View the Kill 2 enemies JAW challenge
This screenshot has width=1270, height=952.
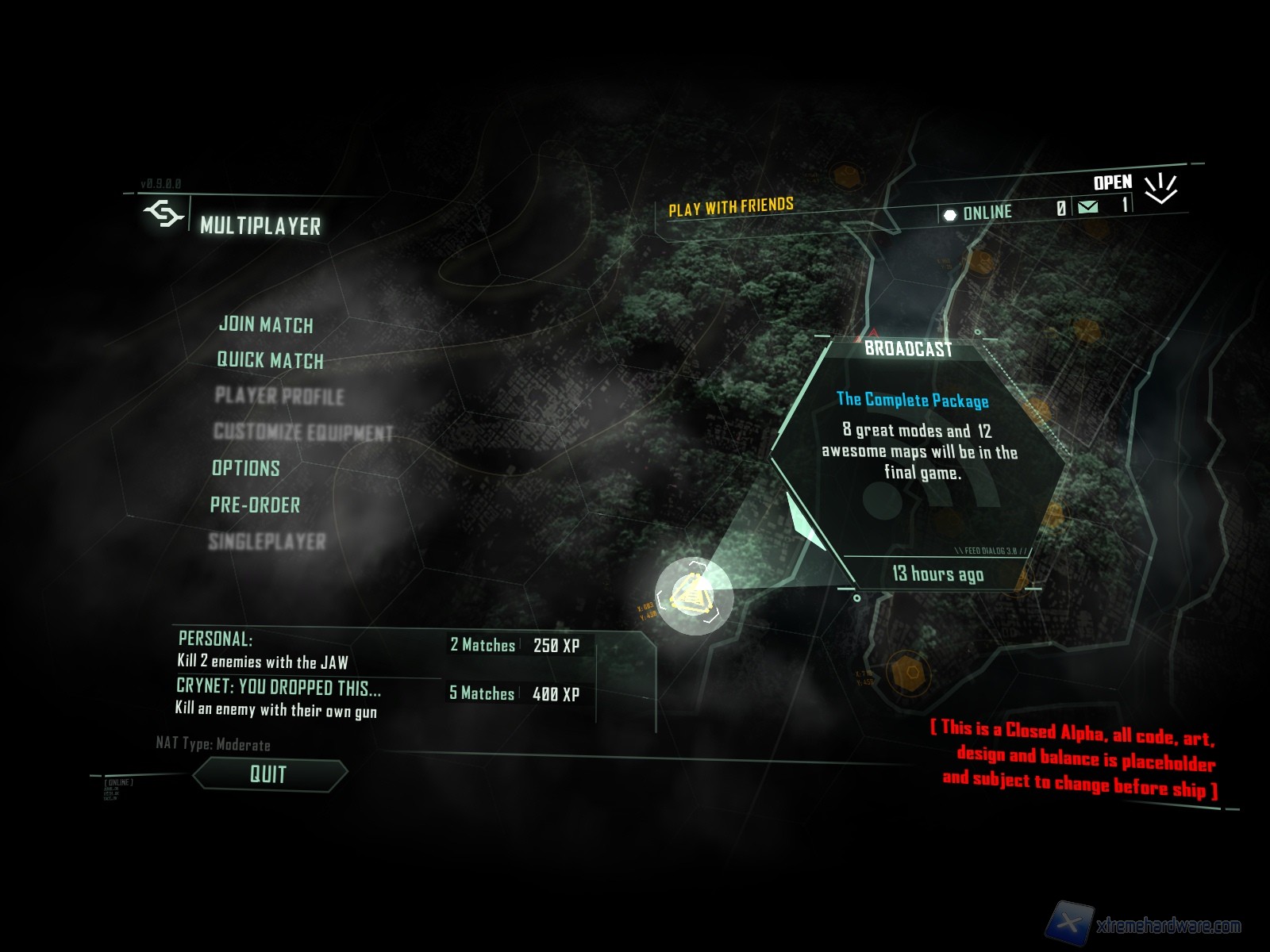point(263,661)
